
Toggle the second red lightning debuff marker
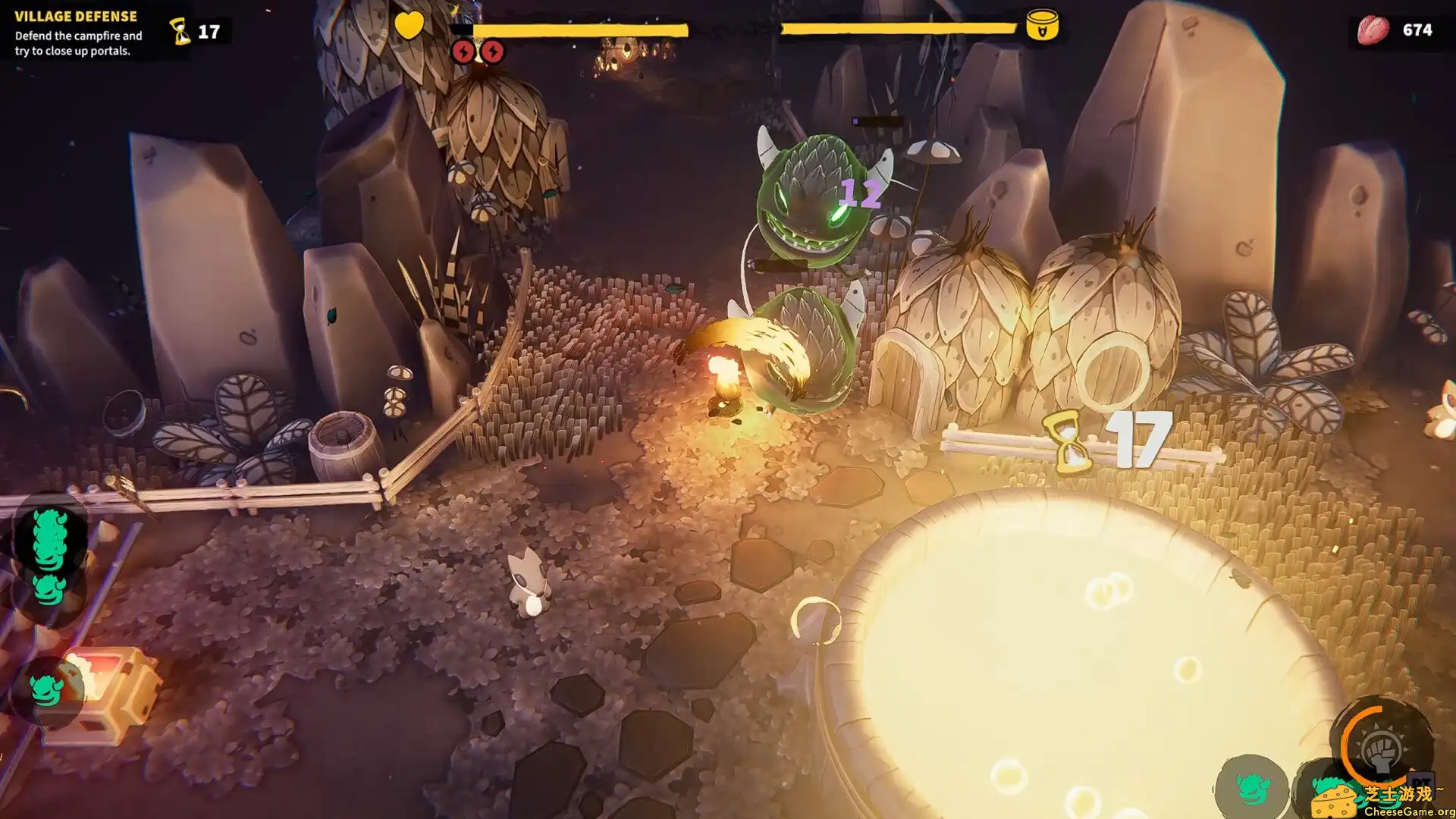(491, 52)
